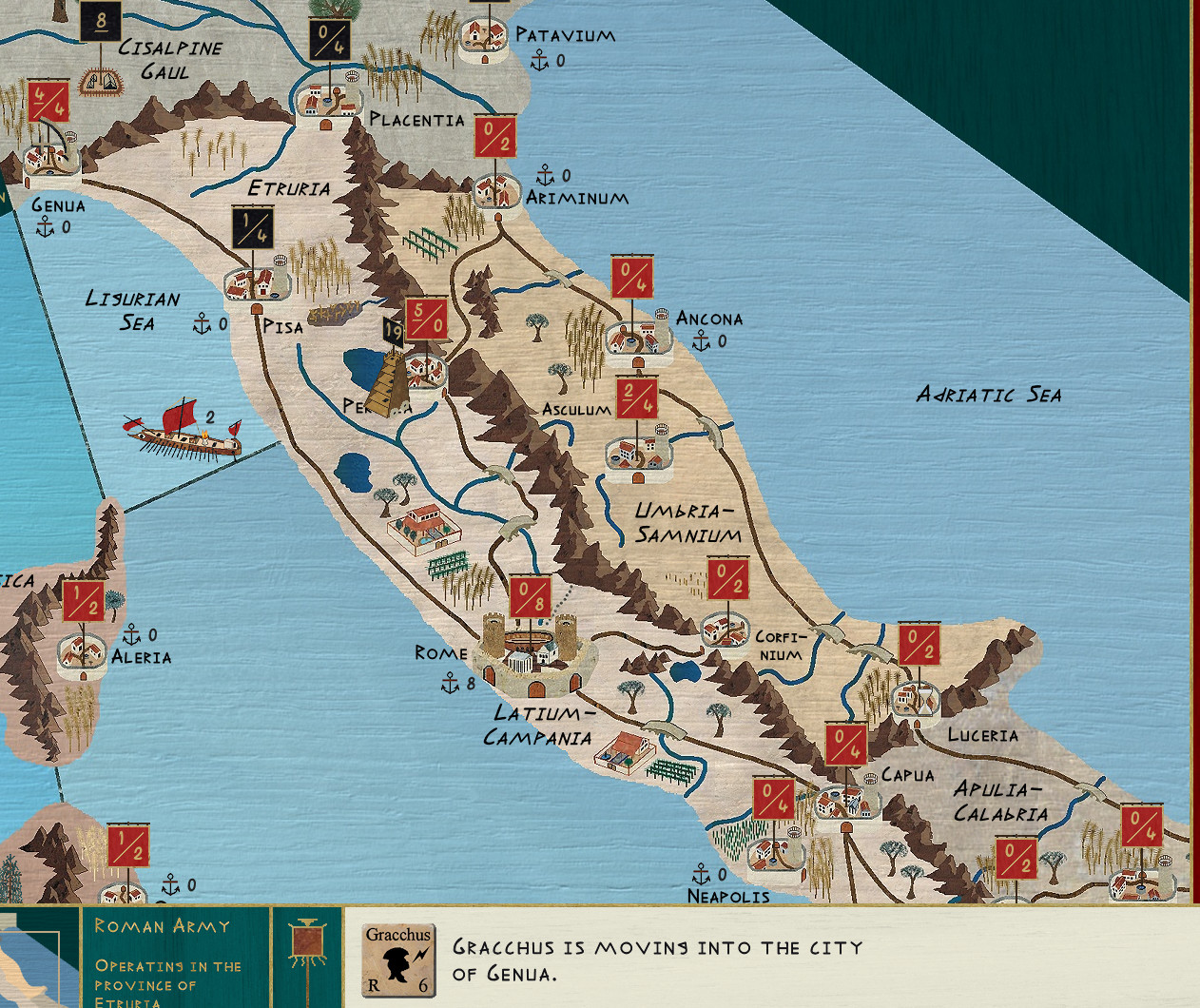Viewport: 1200px width, 1008px height.
Task: Select the Pisa city marker
Action: [x=253, y=281]
